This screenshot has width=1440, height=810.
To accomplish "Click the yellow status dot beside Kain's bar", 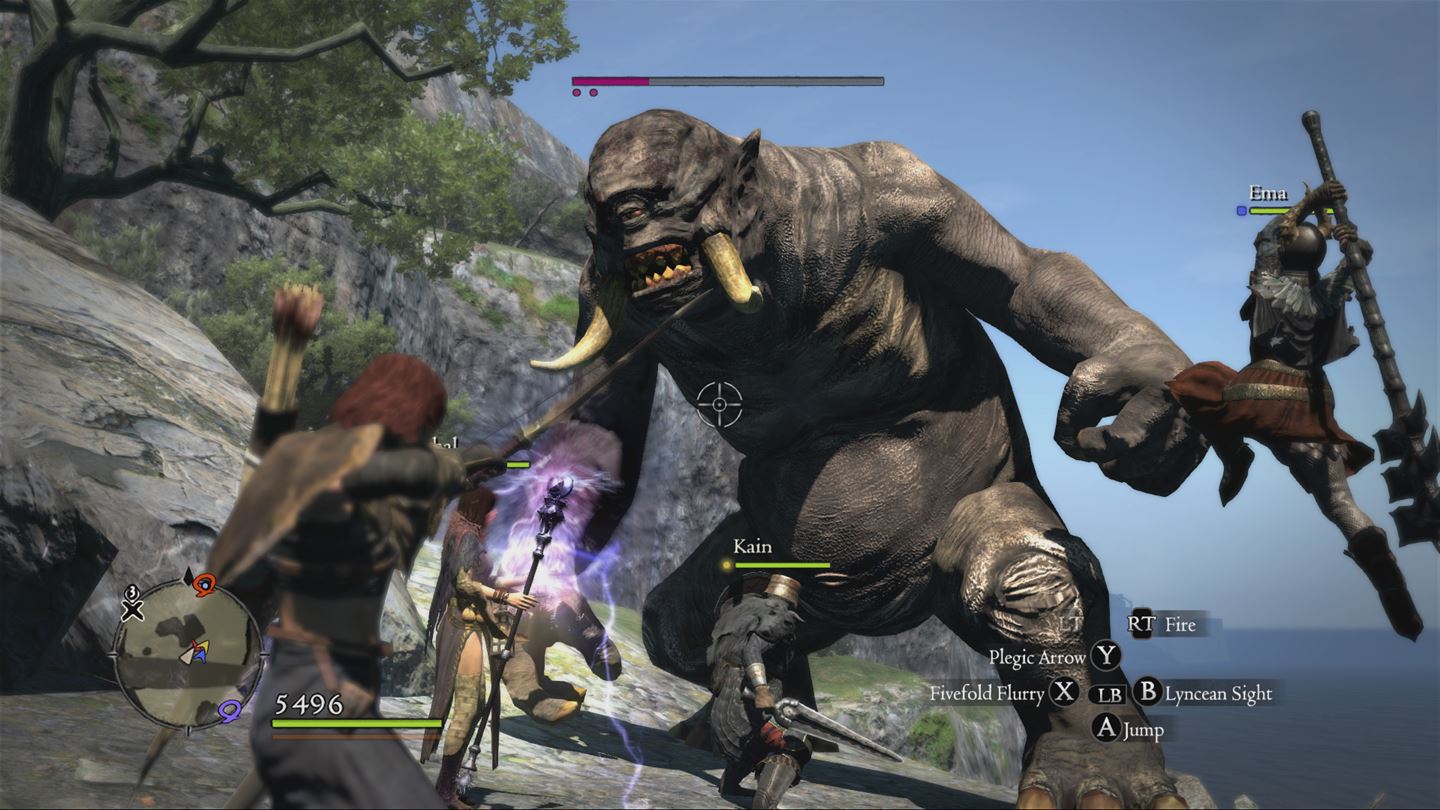I will coord(725,566).
